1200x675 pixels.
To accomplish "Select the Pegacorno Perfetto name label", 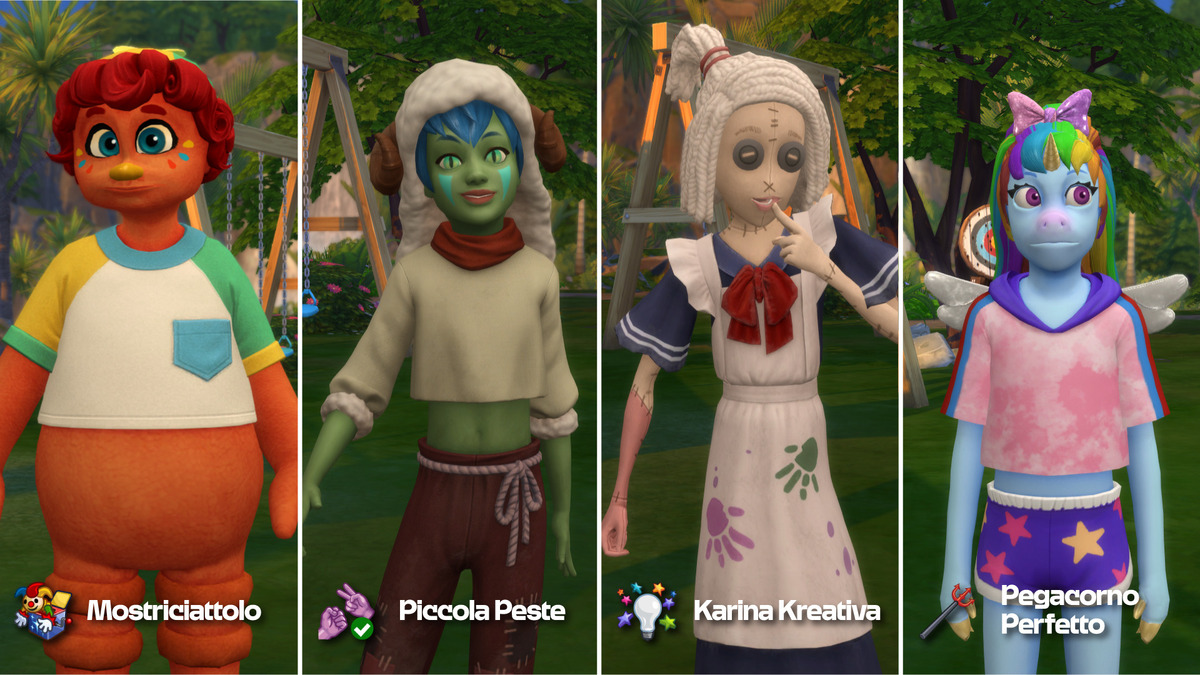I will coord(1070,610).
